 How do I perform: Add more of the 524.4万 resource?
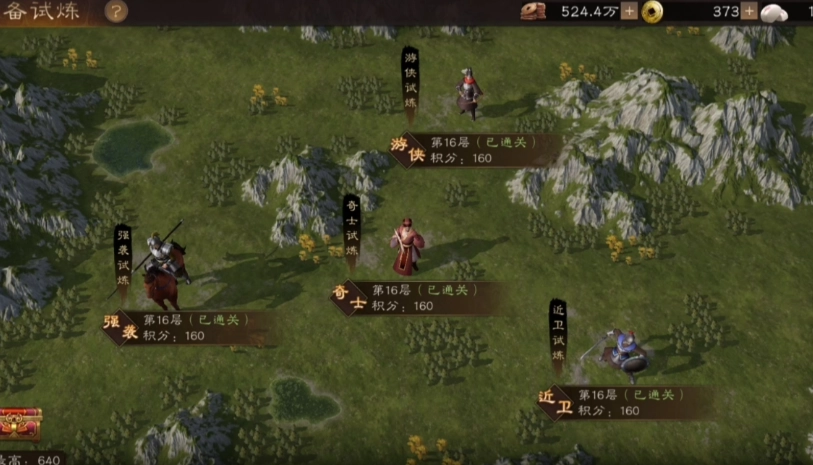(x=629, y=12)
